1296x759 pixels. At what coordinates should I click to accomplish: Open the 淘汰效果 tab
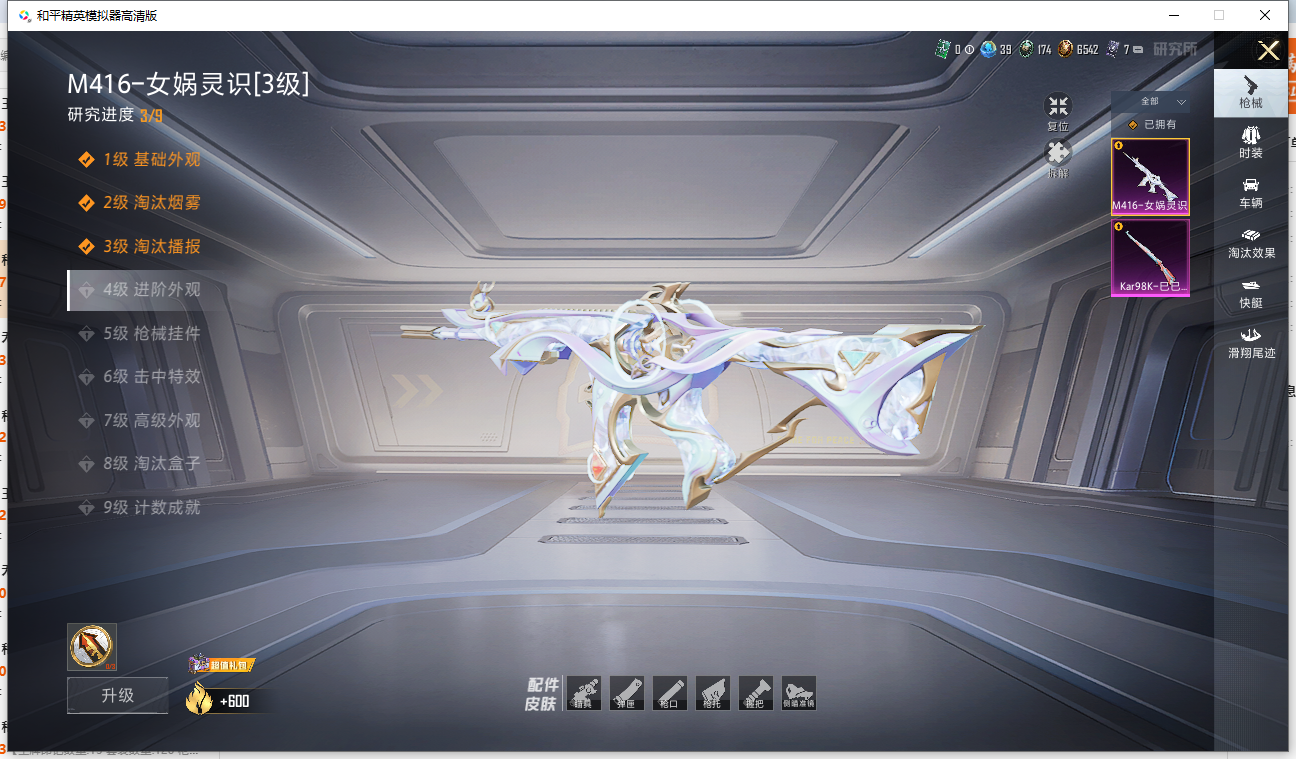click(1250, 243)
